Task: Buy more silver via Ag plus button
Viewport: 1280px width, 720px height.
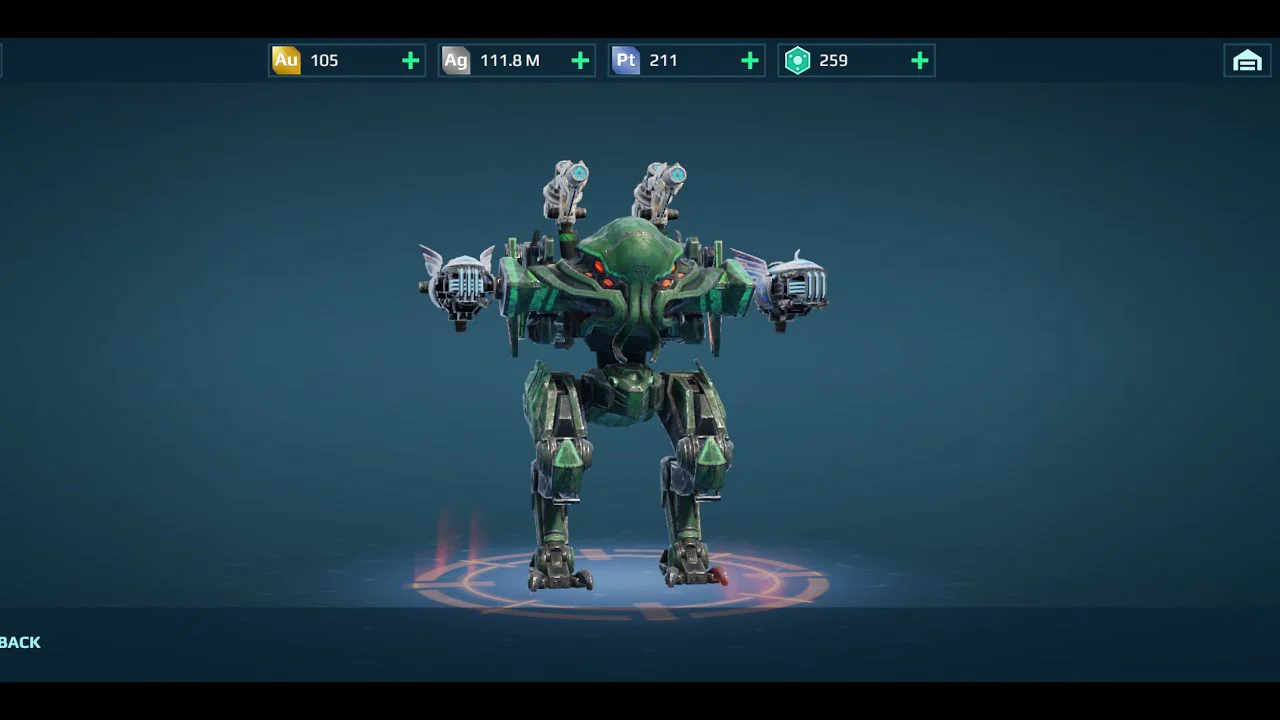Action: tap(580, 61)
